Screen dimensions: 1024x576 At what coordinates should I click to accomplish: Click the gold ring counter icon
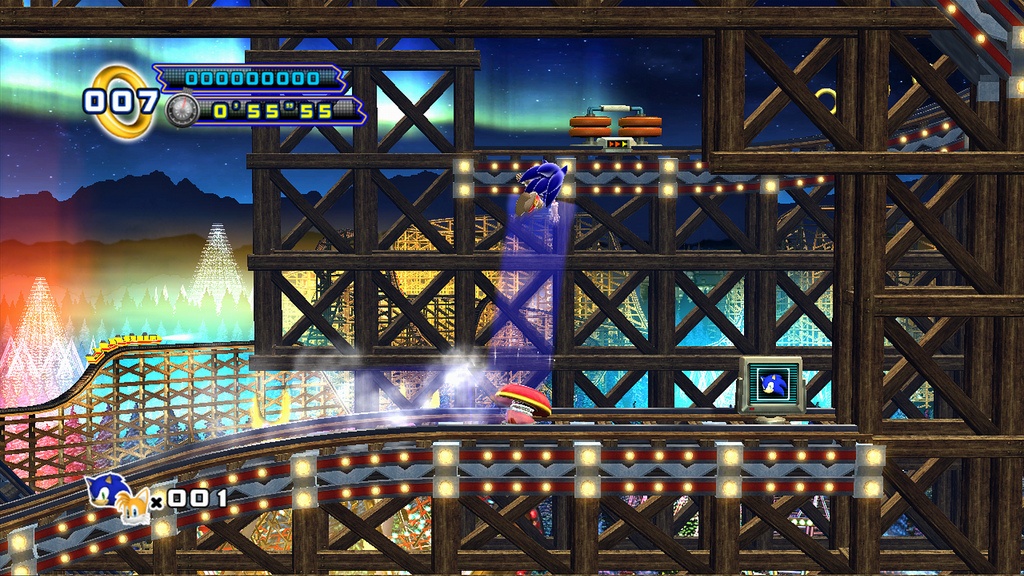pos(122,100)
